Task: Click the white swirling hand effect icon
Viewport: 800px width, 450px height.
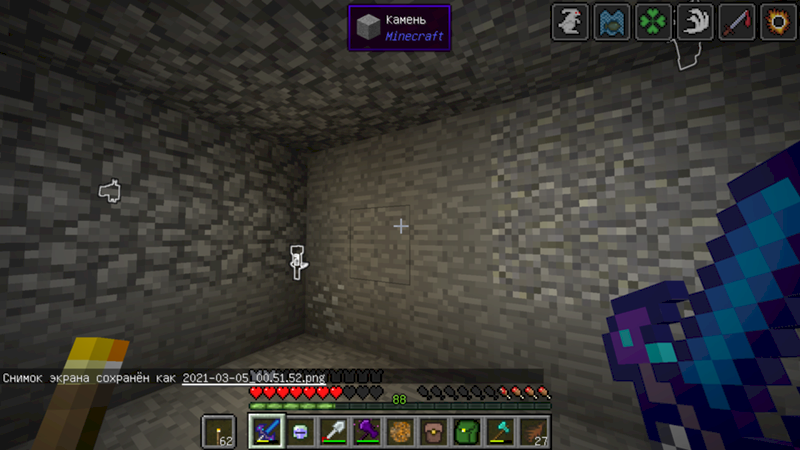Action: [x=692, y=22]
